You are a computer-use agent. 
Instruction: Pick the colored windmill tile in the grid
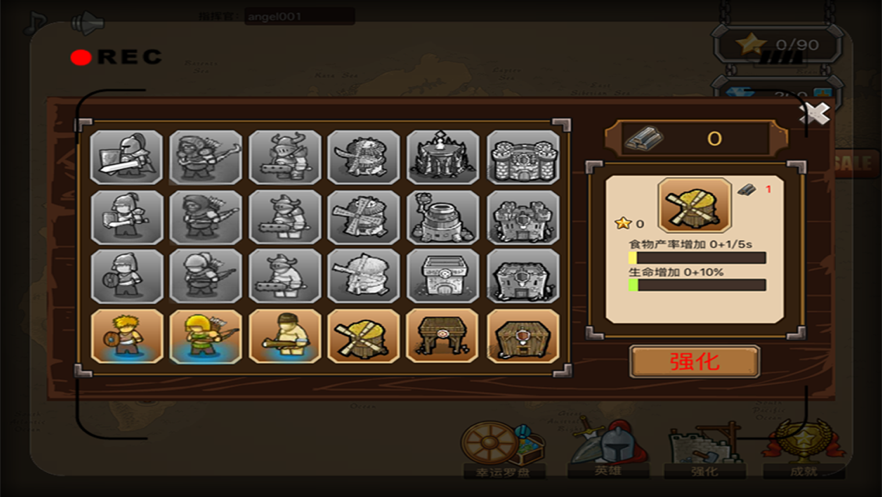pos(364,336)
